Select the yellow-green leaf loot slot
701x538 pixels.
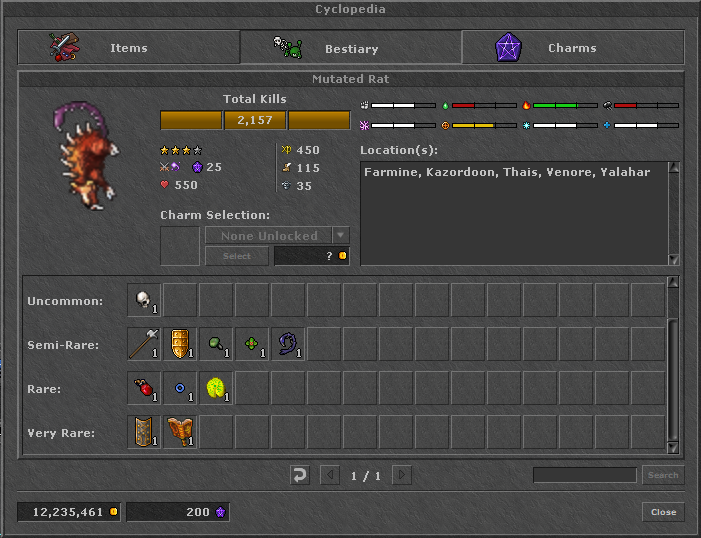click(216, 389)
